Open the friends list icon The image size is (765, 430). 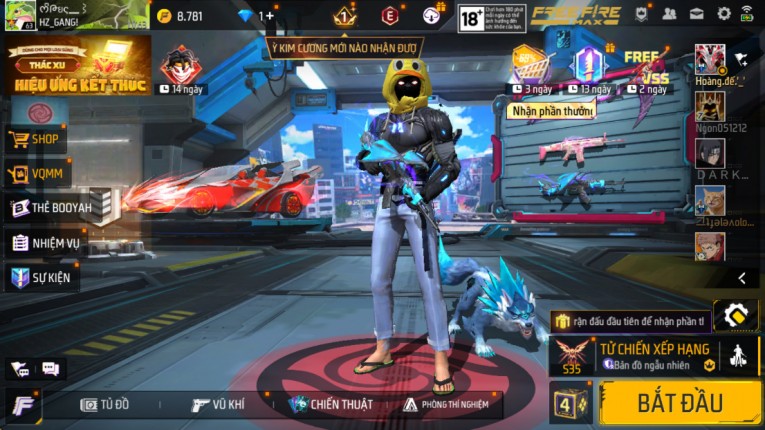[669, 14]
